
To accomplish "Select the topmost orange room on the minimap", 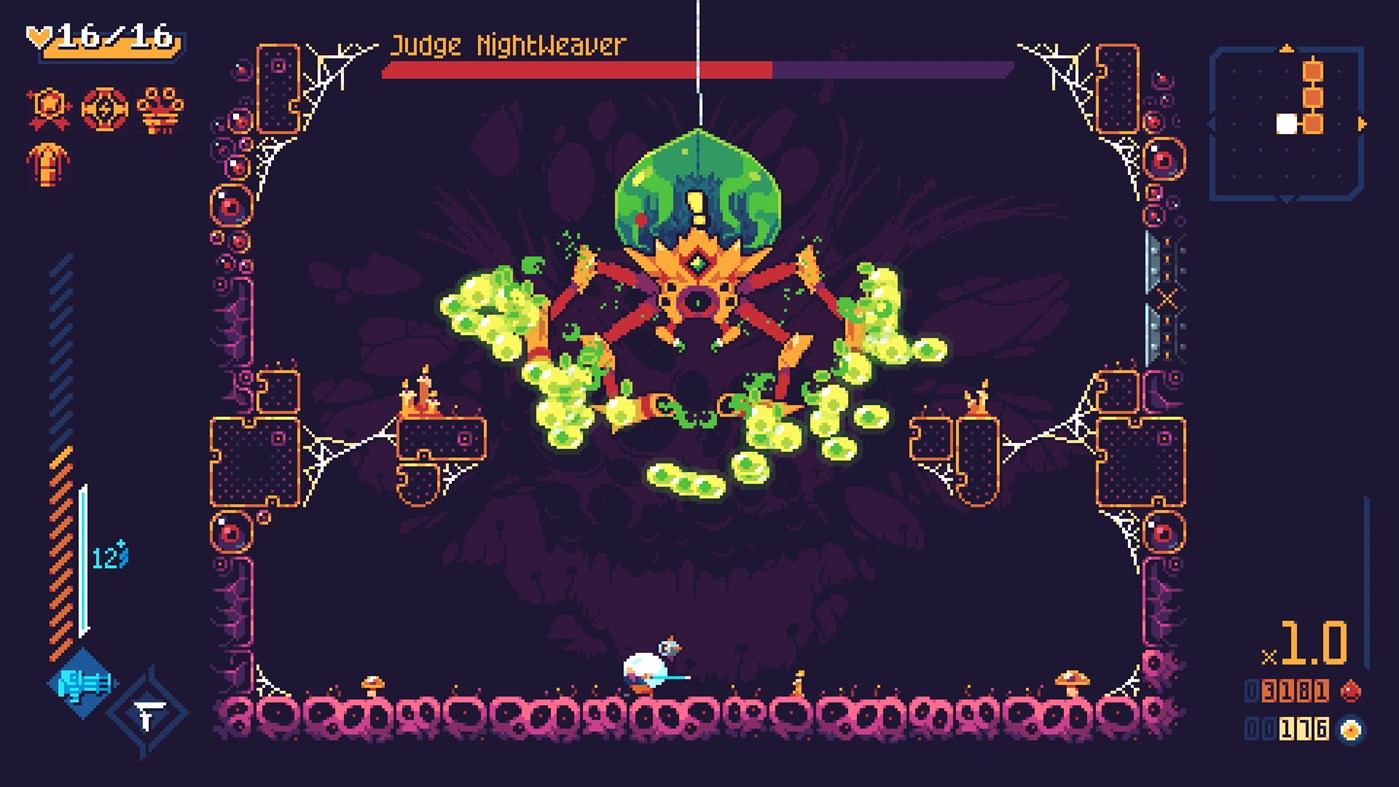I will pos(1313,71).
